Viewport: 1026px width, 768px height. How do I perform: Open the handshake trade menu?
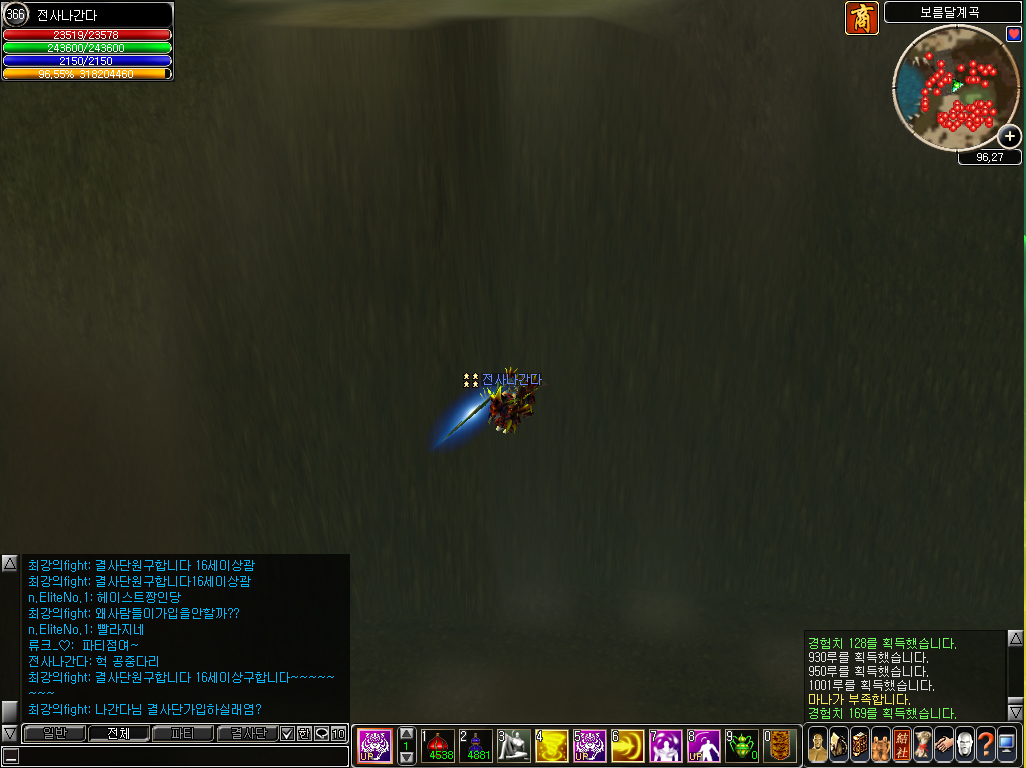tap(943, 745)
